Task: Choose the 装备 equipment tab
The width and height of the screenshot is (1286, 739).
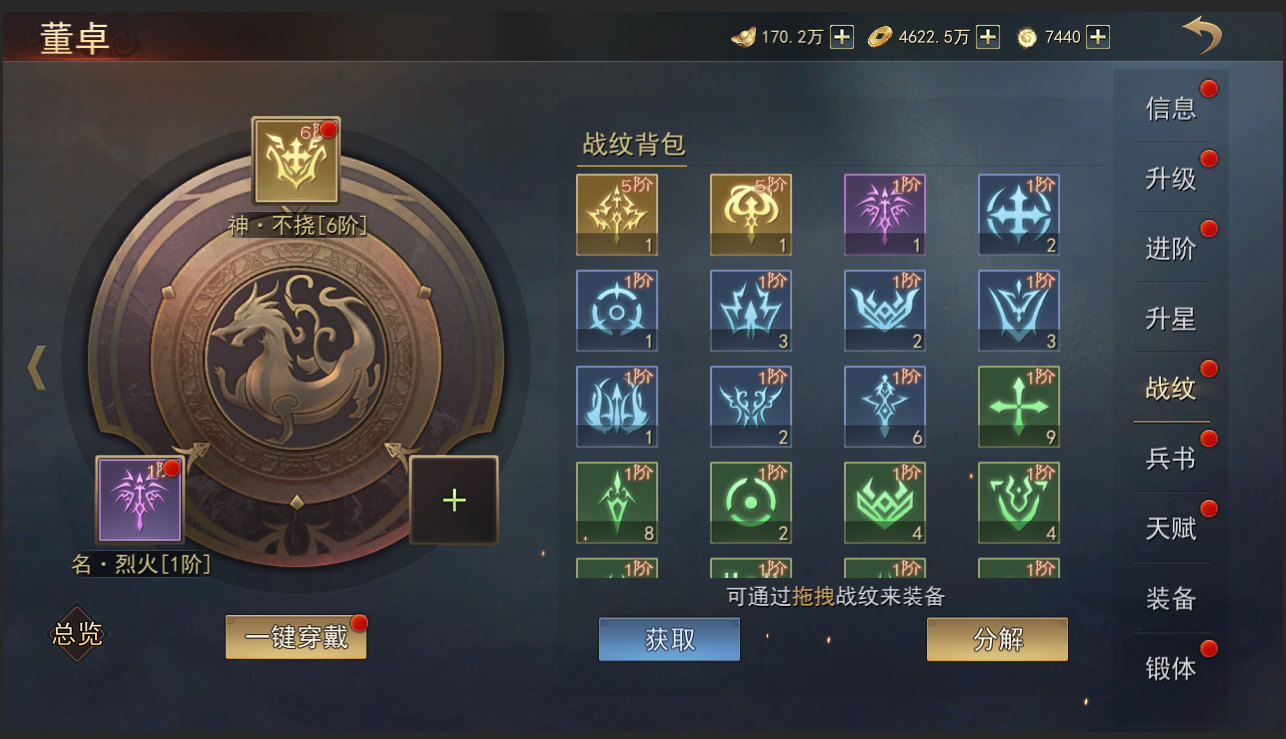Action: [1171, 598]
